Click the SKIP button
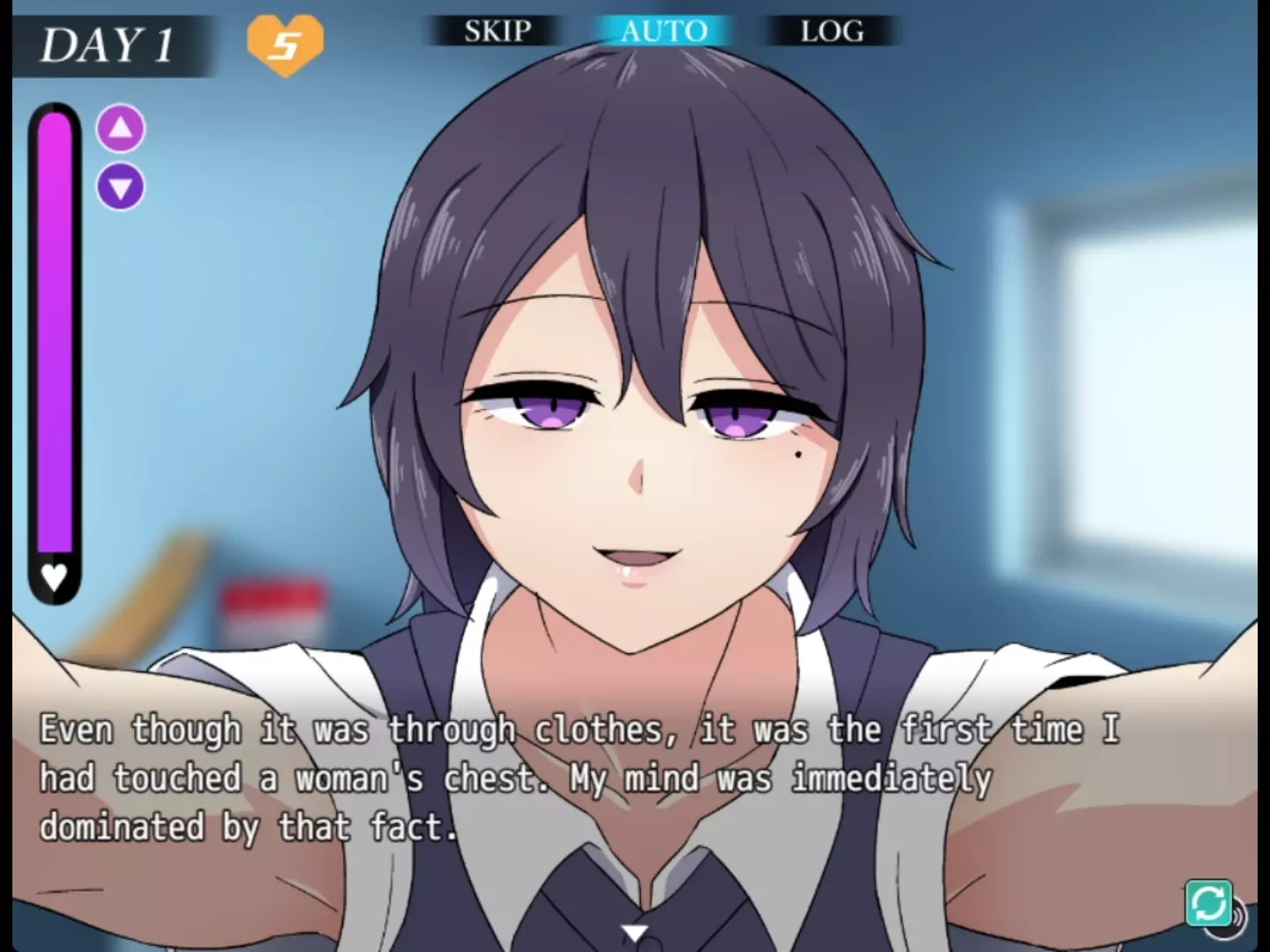1270x952 pixels. (497, 32)
